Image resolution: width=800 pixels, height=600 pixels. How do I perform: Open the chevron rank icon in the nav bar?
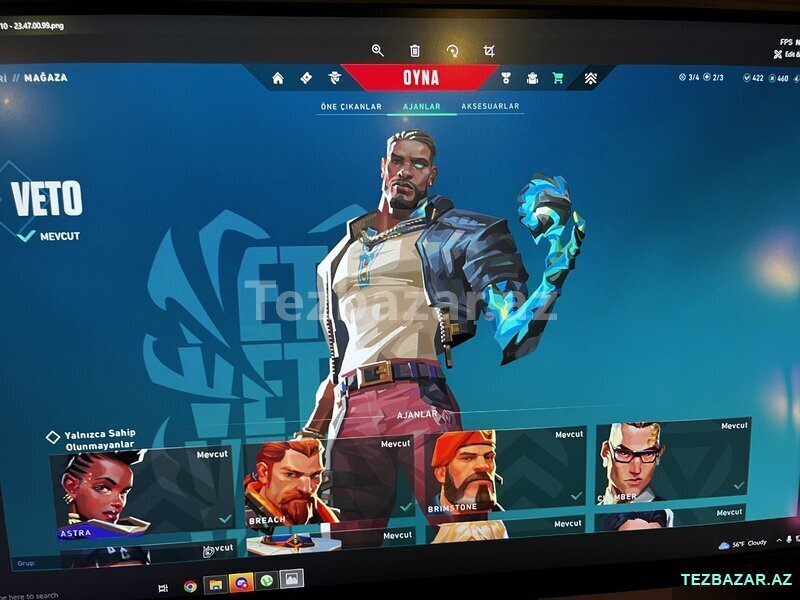tap(591, 78)
